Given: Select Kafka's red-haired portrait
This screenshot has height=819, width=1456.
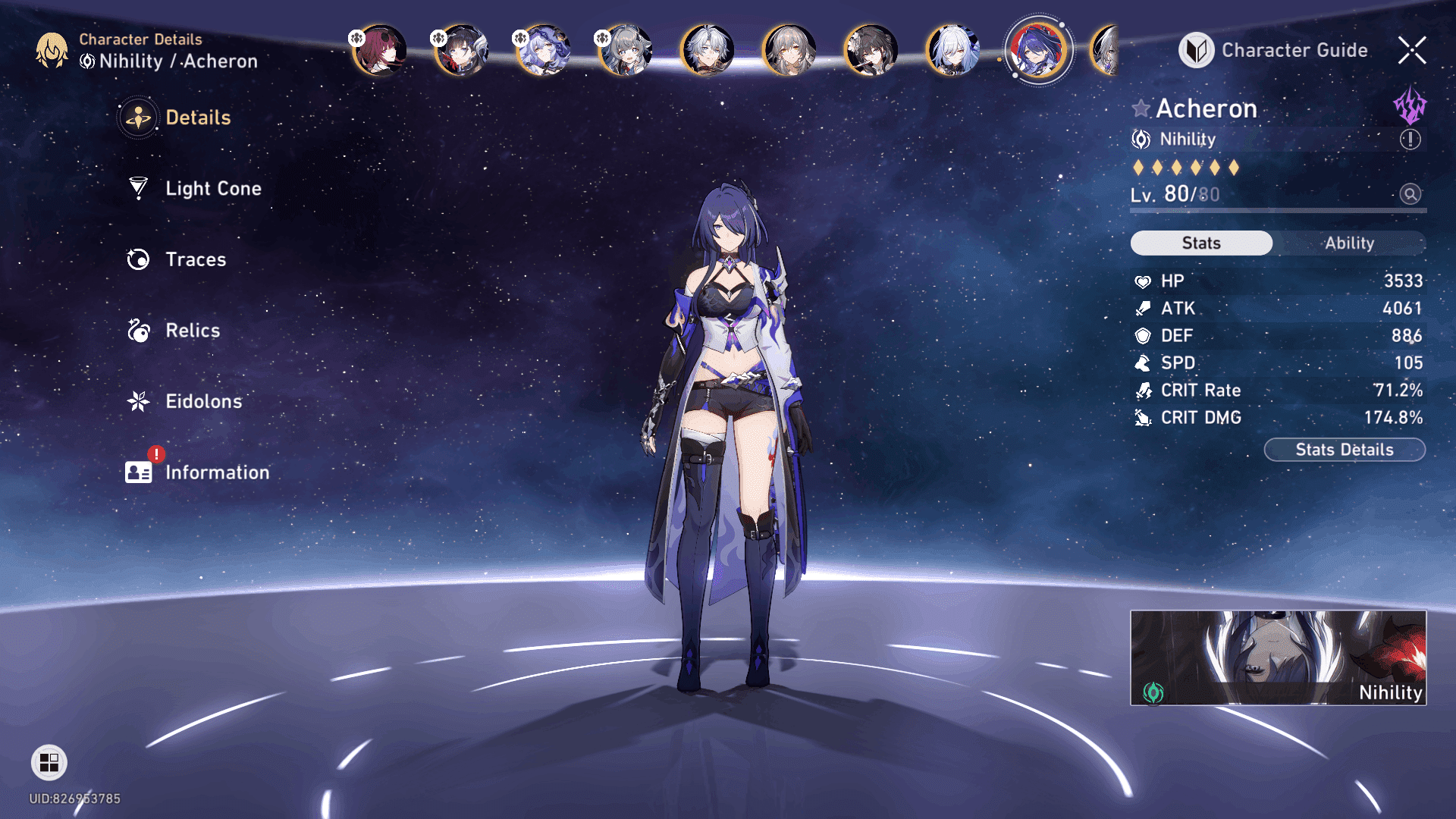Looking at the screenshot, I should tap(380, 50).
